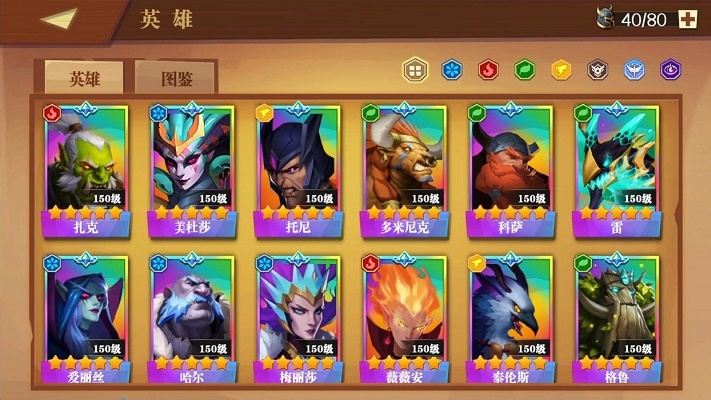Filter heroes by yellow lightning faction
Screen dimensions: 711x400
coord(561,70)
